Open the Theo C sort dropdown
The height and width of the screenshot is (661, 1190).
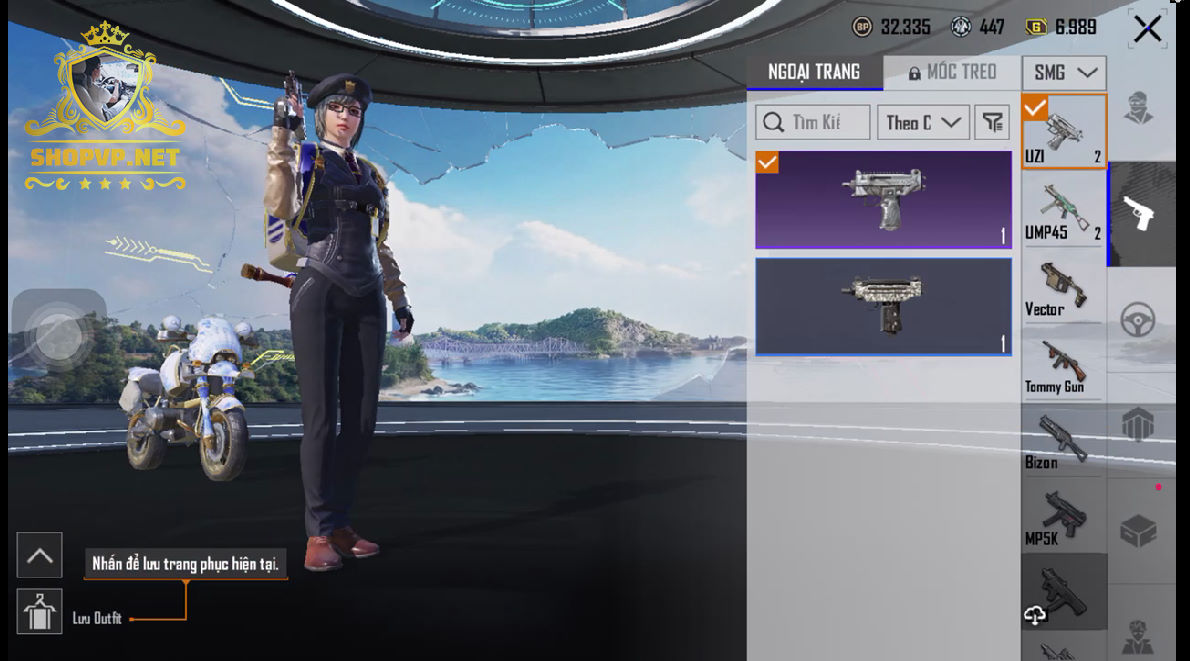pos(923,122)
